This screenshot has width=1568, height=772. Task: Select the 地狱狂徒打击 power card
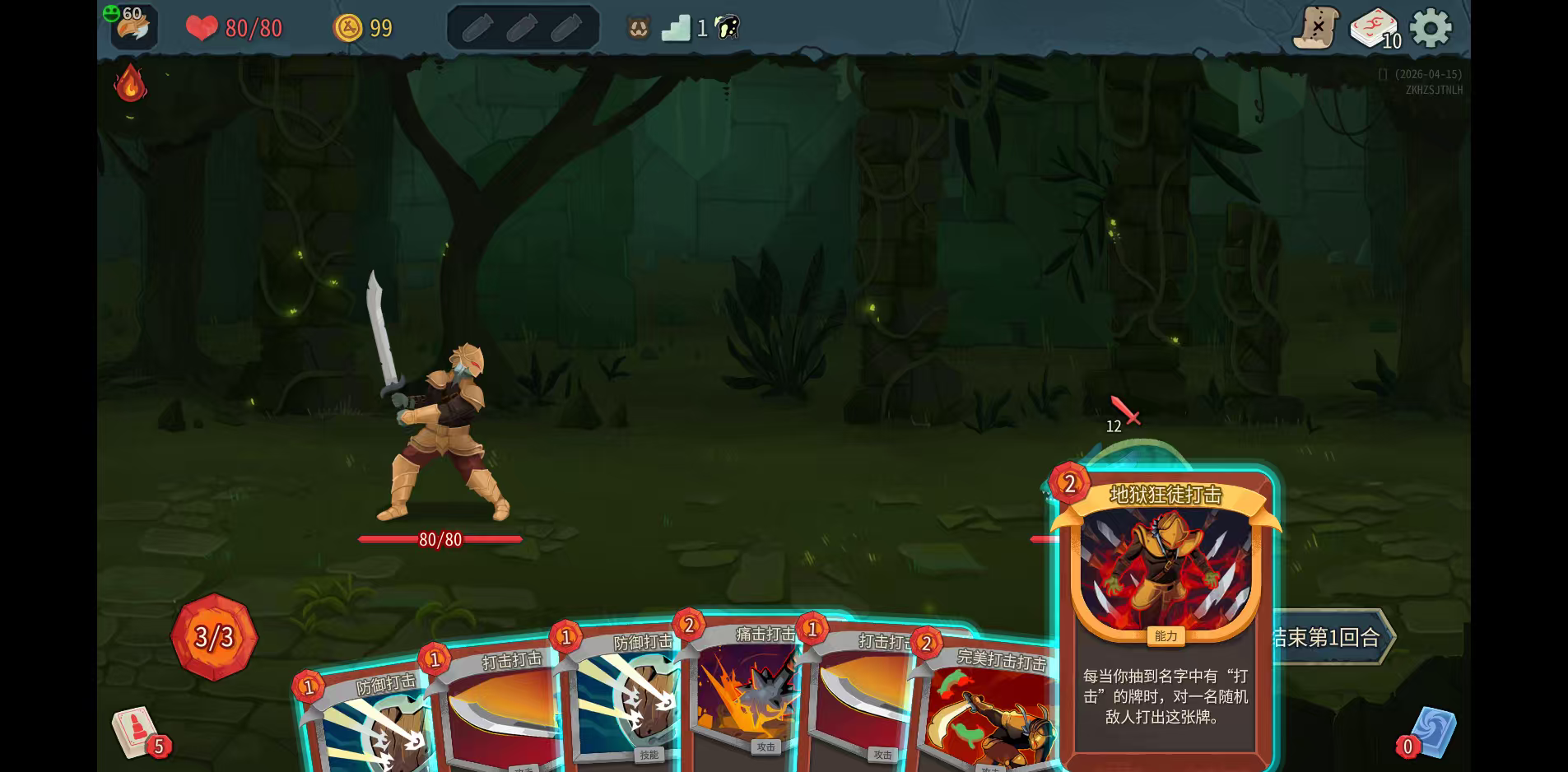(x=1165, y=617)
